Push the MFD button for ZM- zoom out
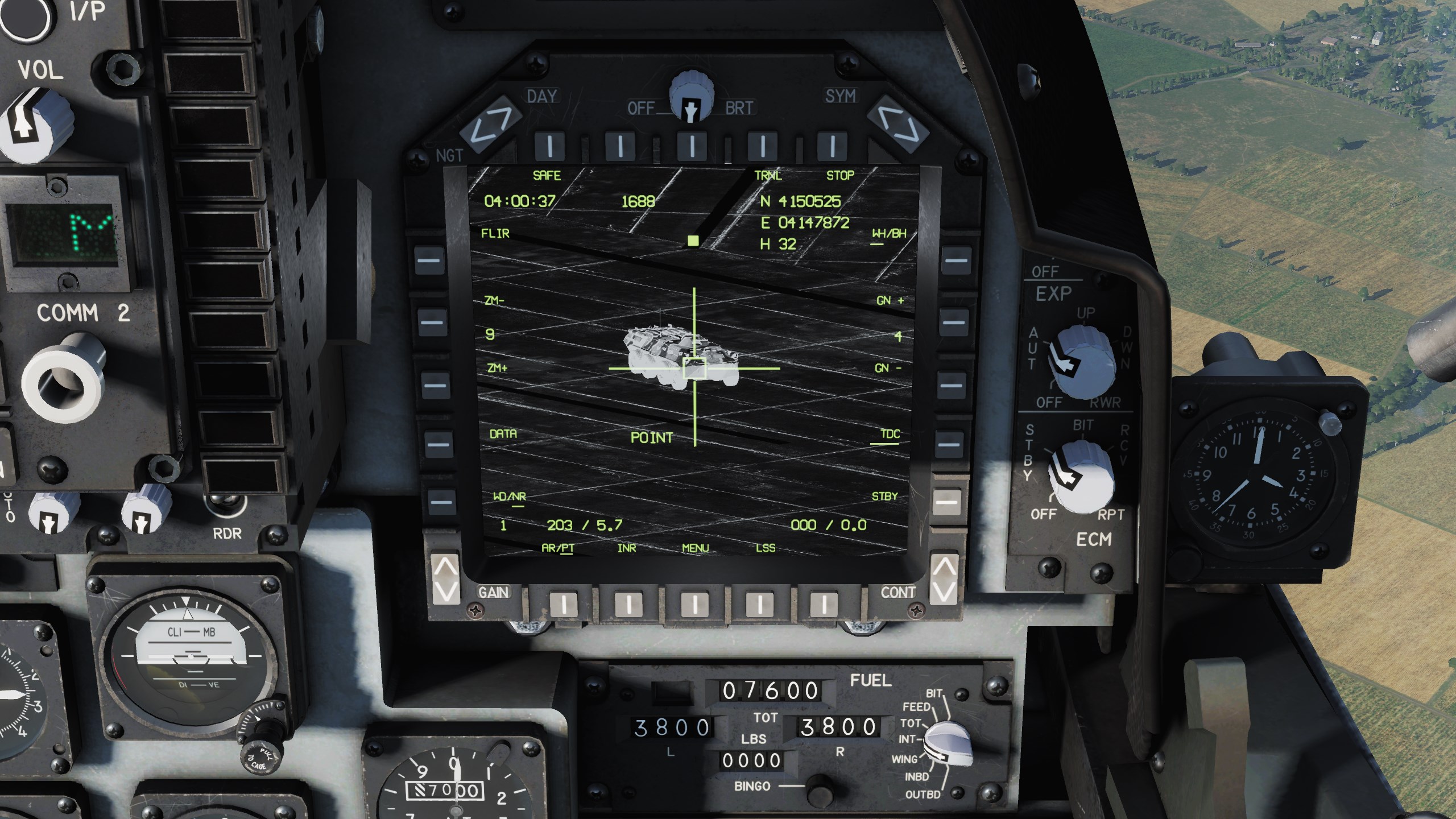The width and height of the screenshot is (1456, 819). pyautogui.click(x=432, y=322)
